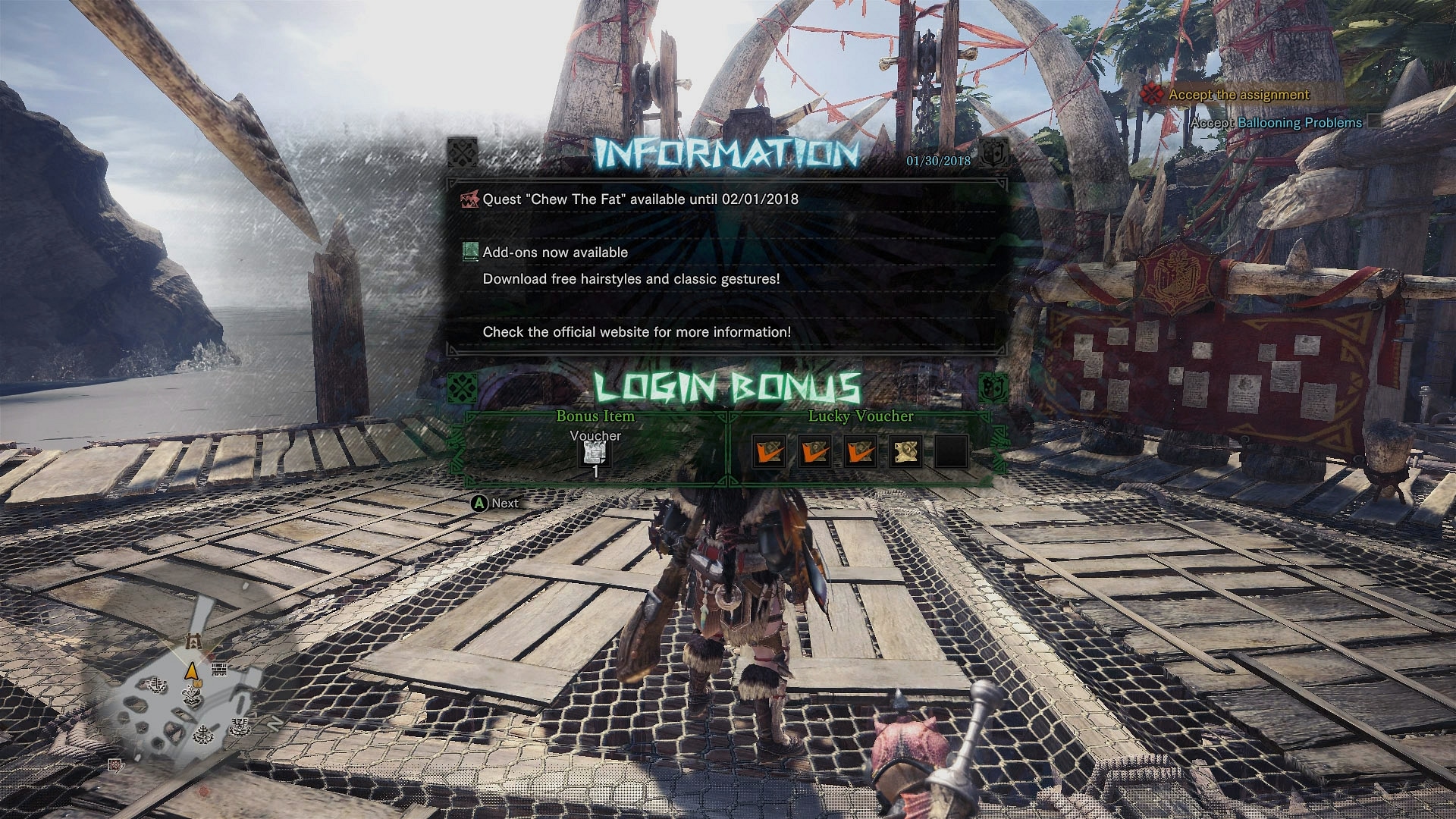
Task: Select the gold Lucky Voucher ticket slot
Action: [x=905, y=452]
